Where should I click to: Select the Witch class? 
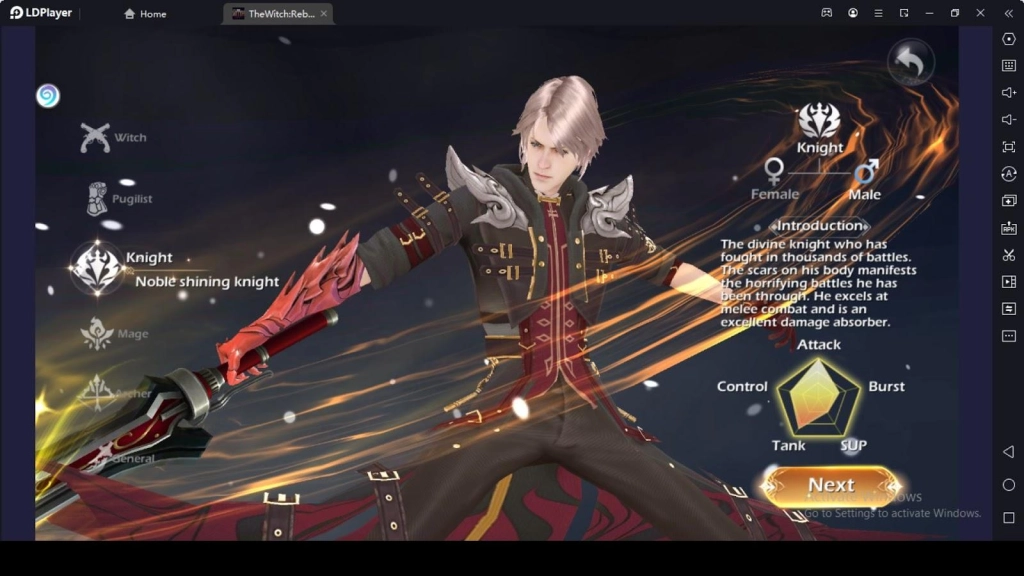coord(97,137)
